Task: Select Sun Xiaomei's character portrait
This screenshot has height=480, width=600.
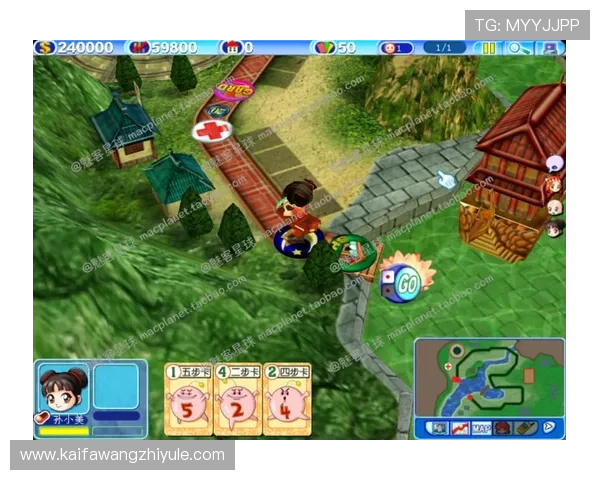Action: (62, 388)
